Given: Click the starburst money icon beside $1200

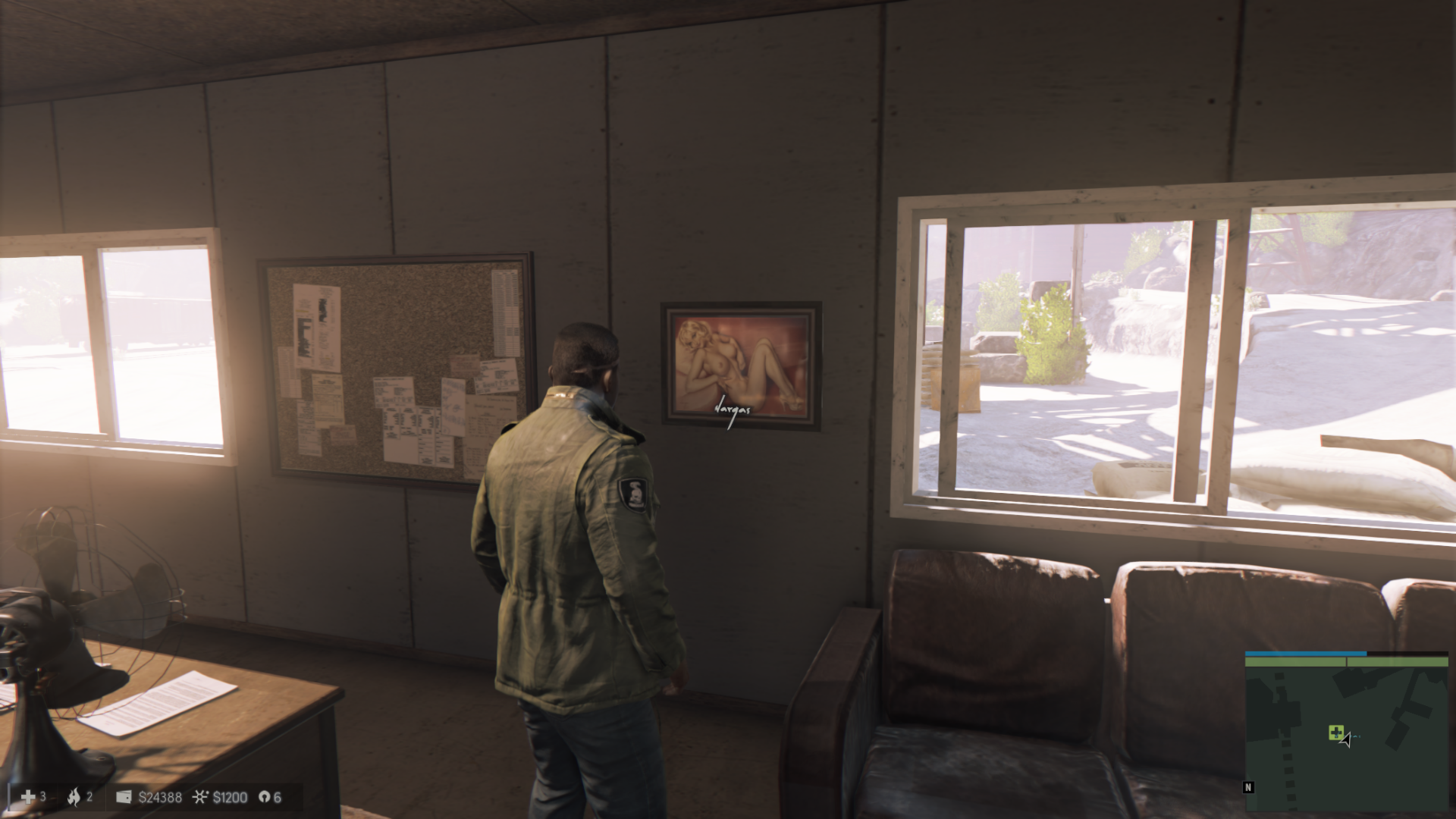Looking at the screenshot, I should 201,797.
